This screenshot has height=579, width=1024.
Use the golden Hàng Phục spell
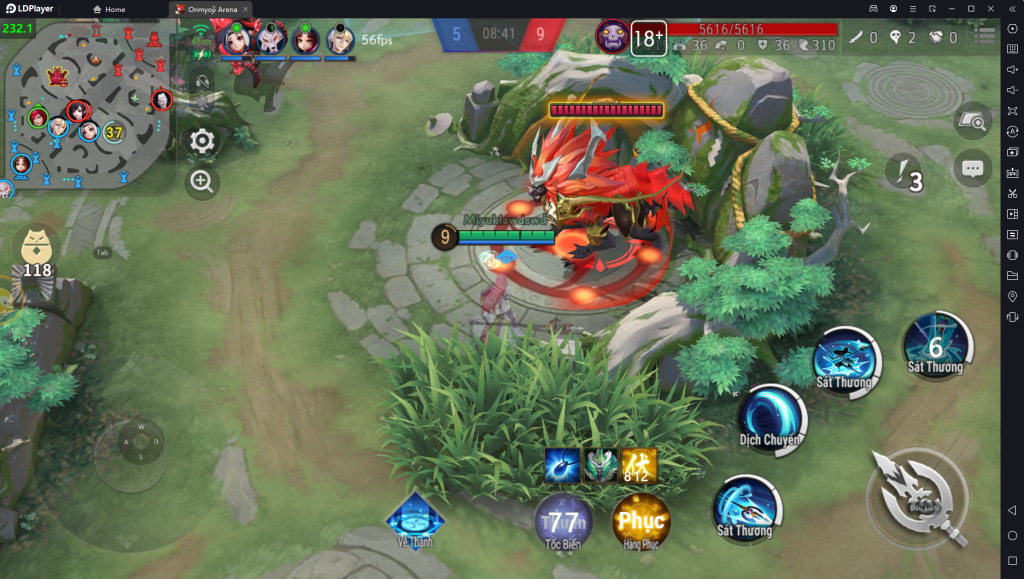pyautogui.click(x=641, y=521)
